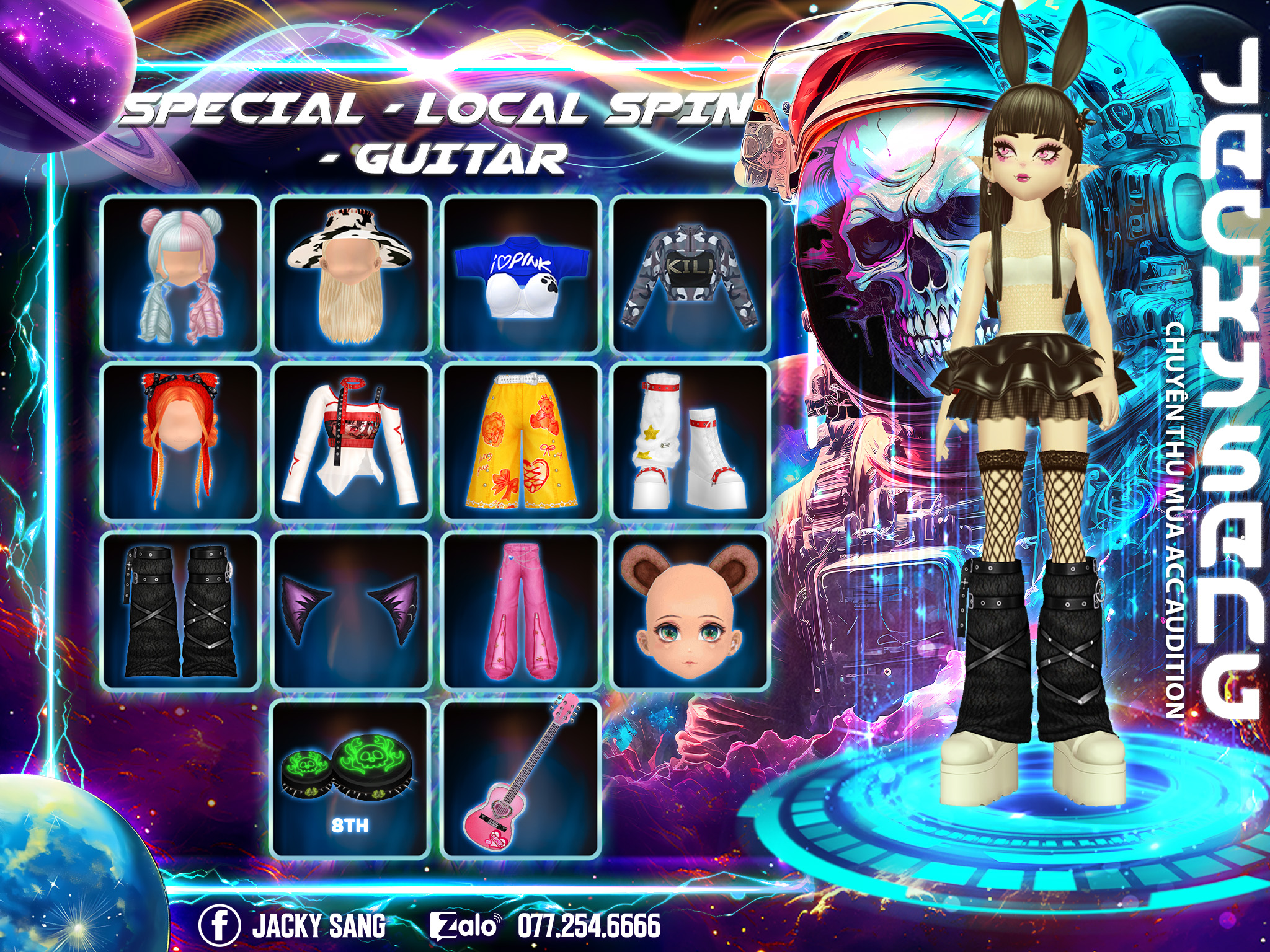Viewport: 1270px width, 952px height.
Task: Click the Zalo logo contact
Action: coord(465,925)
